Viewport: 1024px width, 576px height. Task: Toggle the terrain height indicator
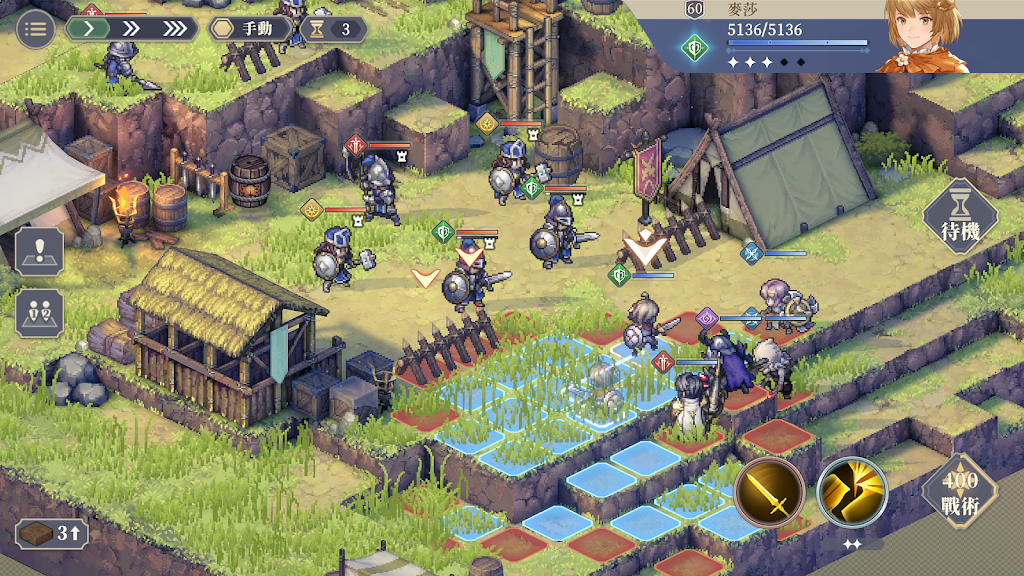(x=52, y=533)
